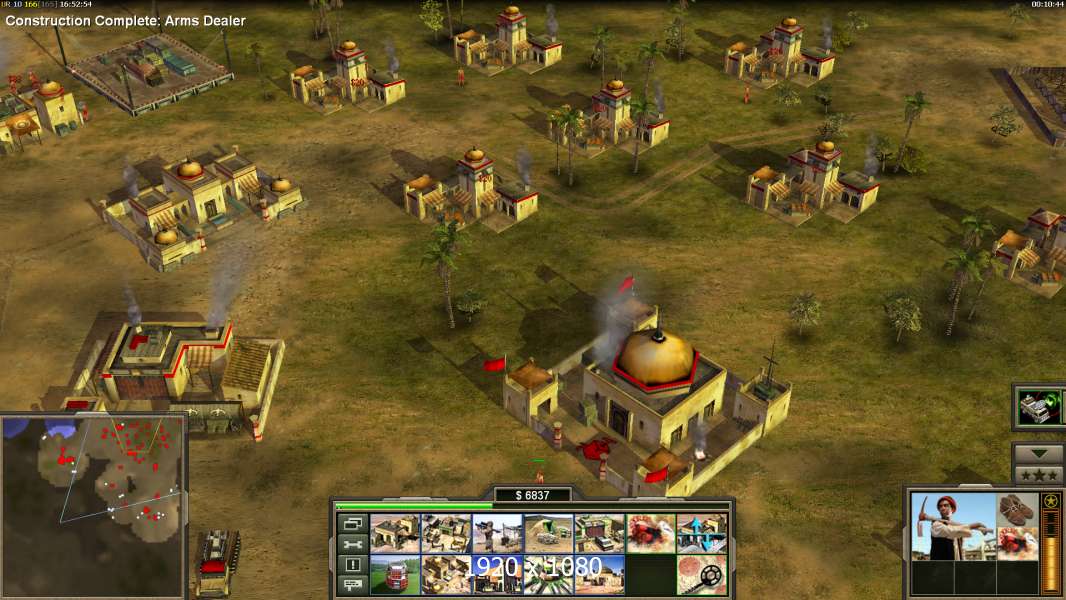Build the Stinger Site with rocket soldier
This screenshot has width=1066, height=600.
[497, 533]
